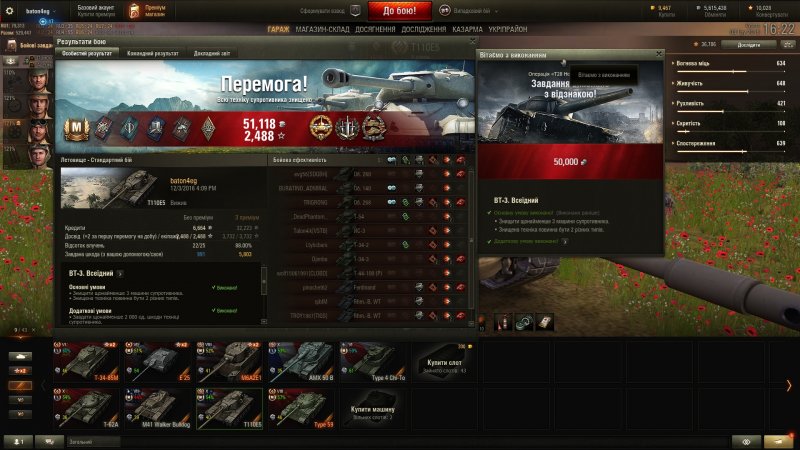Go to the «ДОСЯГНЕННЯ» section
This screenshot has width=800, height=450.
(x=377, y=30)
